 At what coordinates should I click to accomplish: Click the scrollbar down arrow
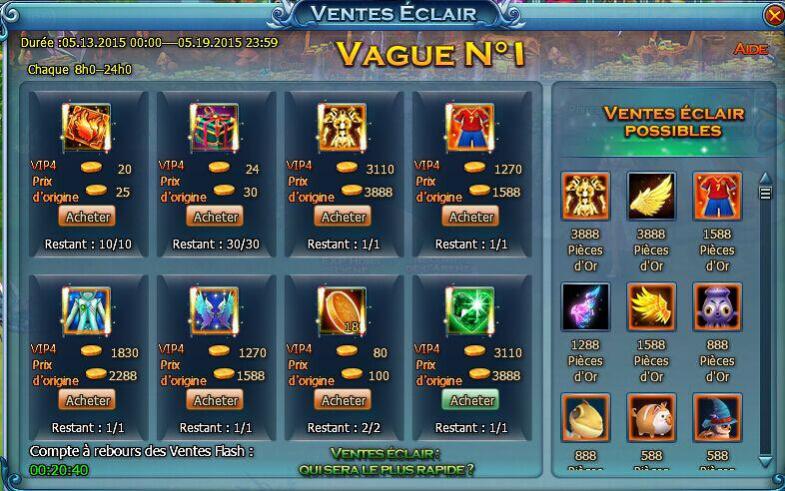pyautogui.click(x=766, y=461)
